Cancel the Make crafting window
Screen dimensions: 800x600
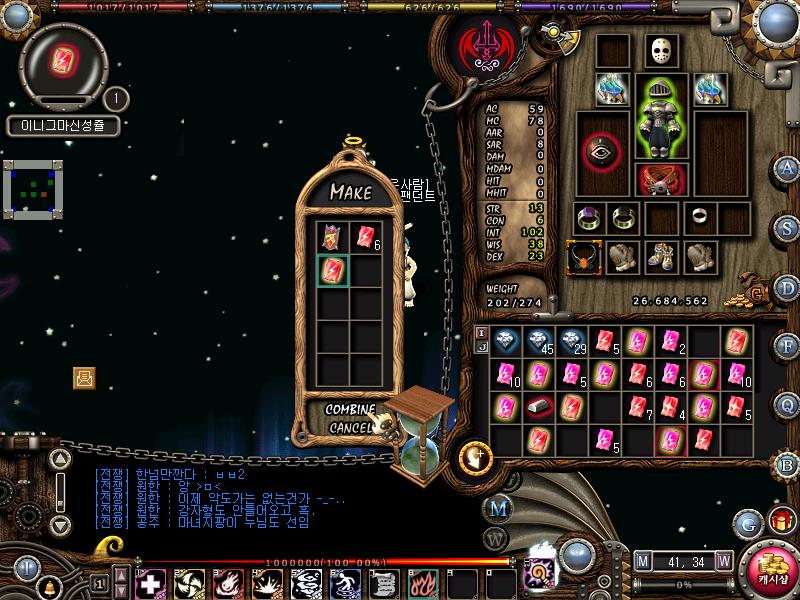[x=350, y=428]
